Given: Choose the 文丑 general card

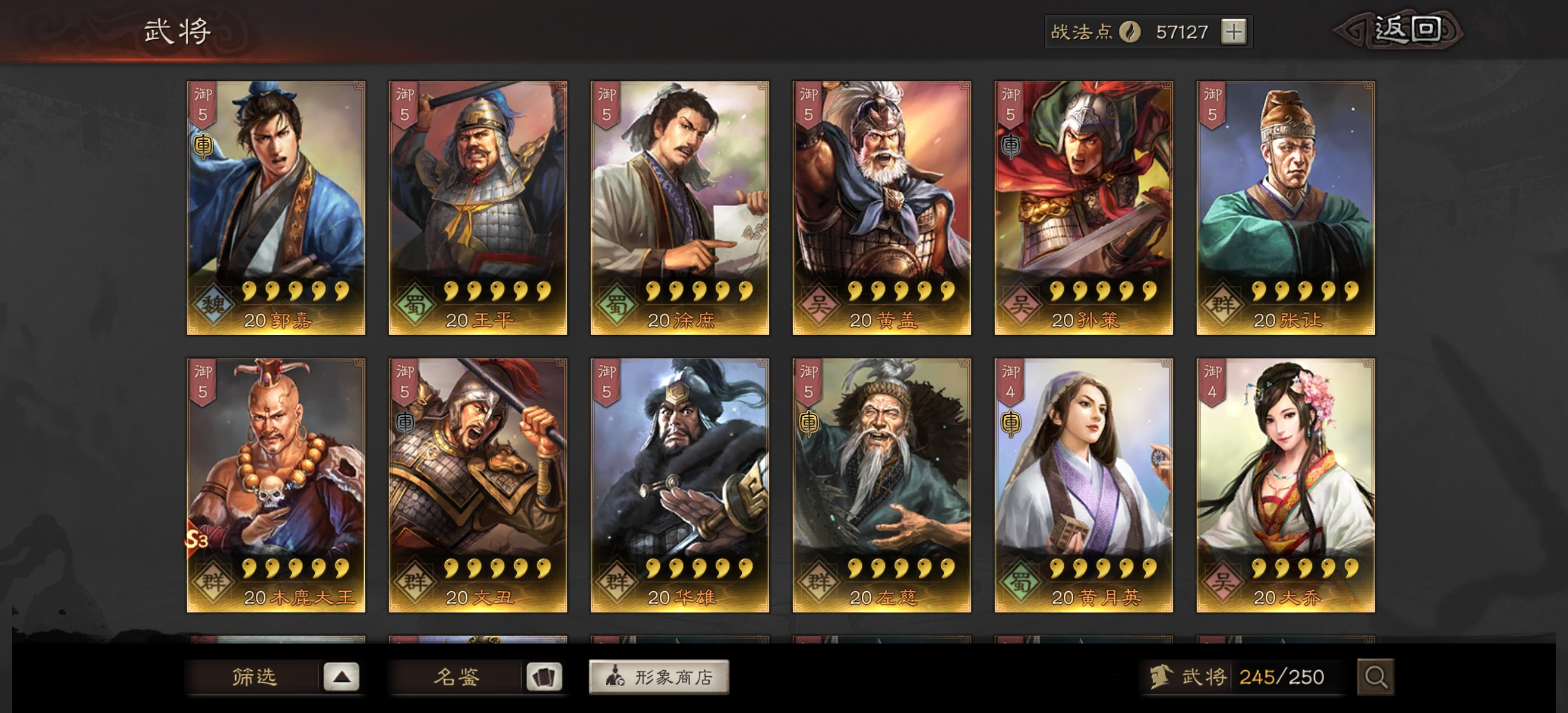Looking at the screenshot, I should (478, 485).
